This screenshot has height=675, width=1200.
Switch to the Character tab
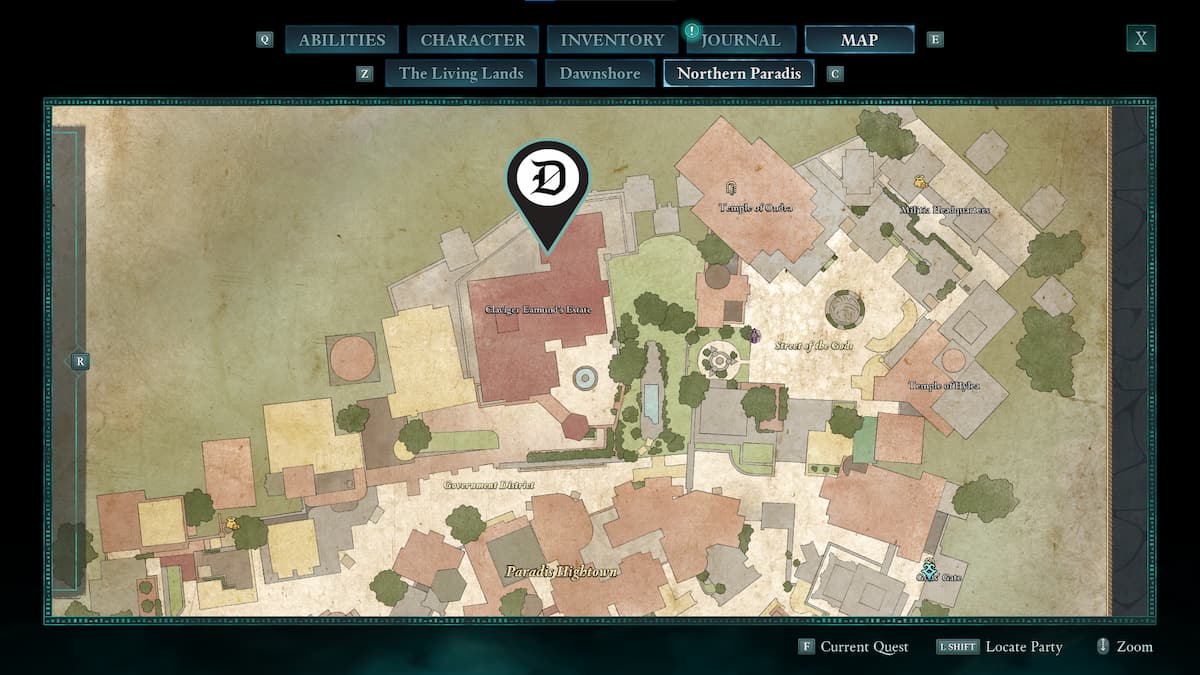(472, 40)
